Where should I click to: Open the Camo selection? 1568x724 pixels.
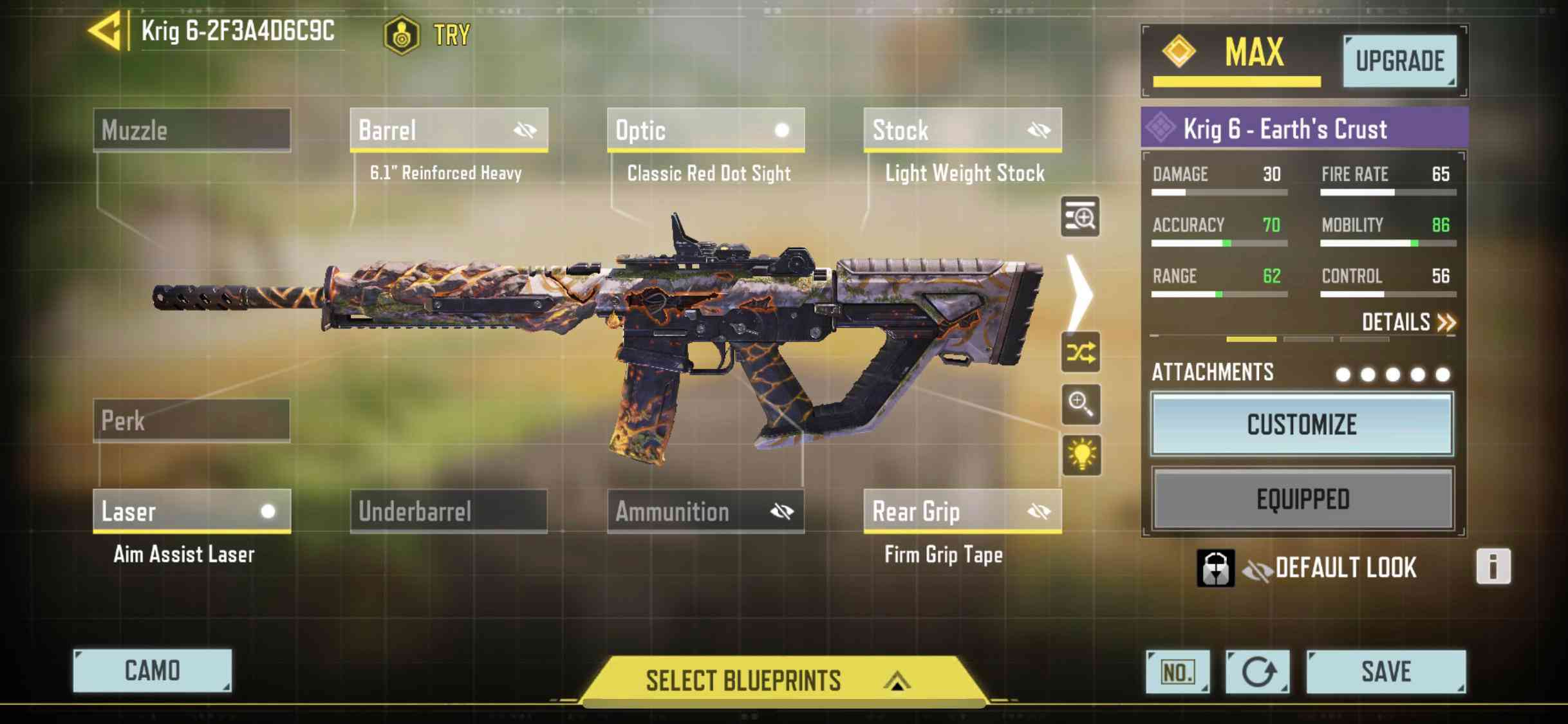(153, 671)
